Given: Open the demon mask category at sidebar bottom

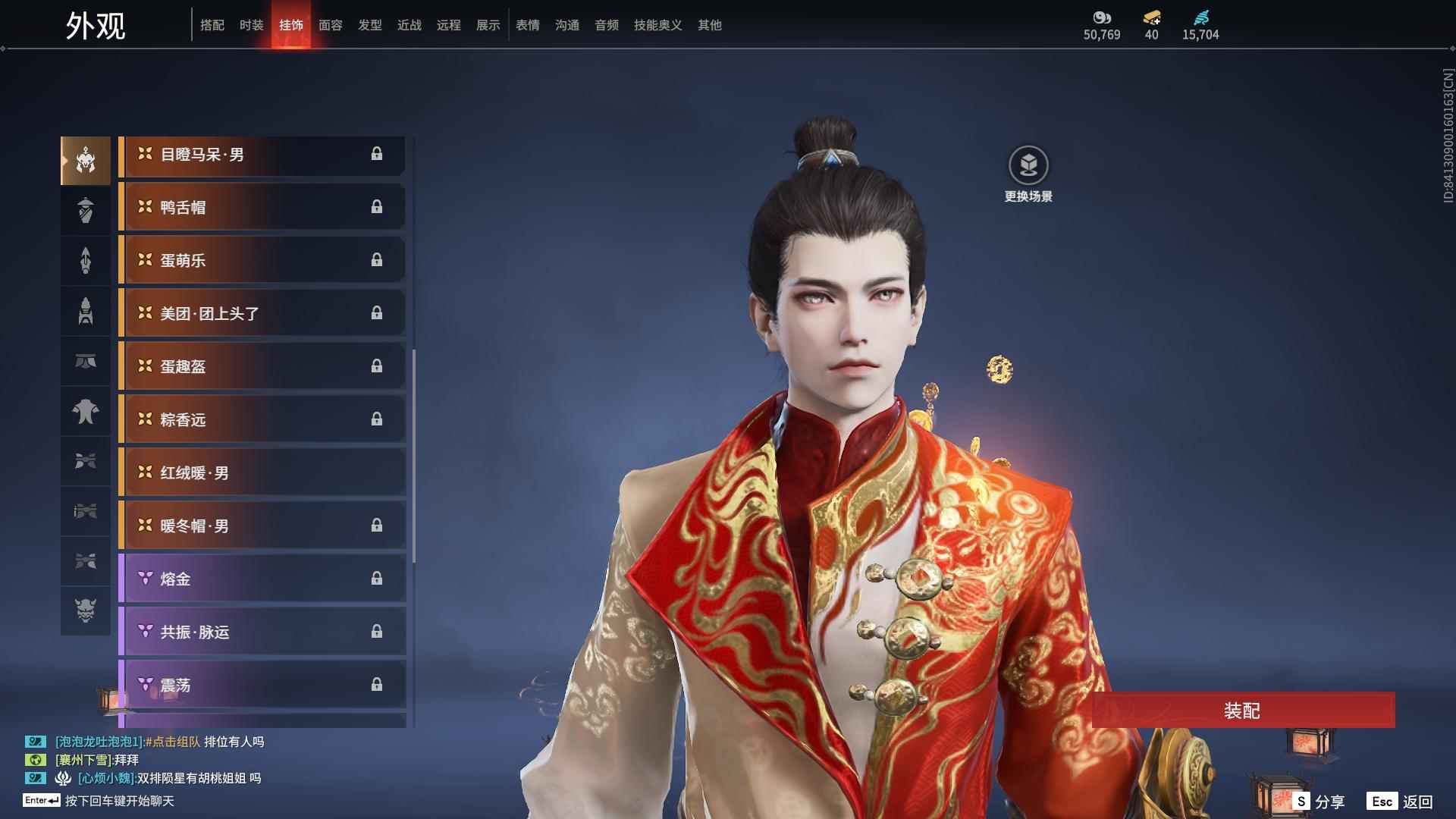Looking at the screenshot, I should click(x=86, y=610).
